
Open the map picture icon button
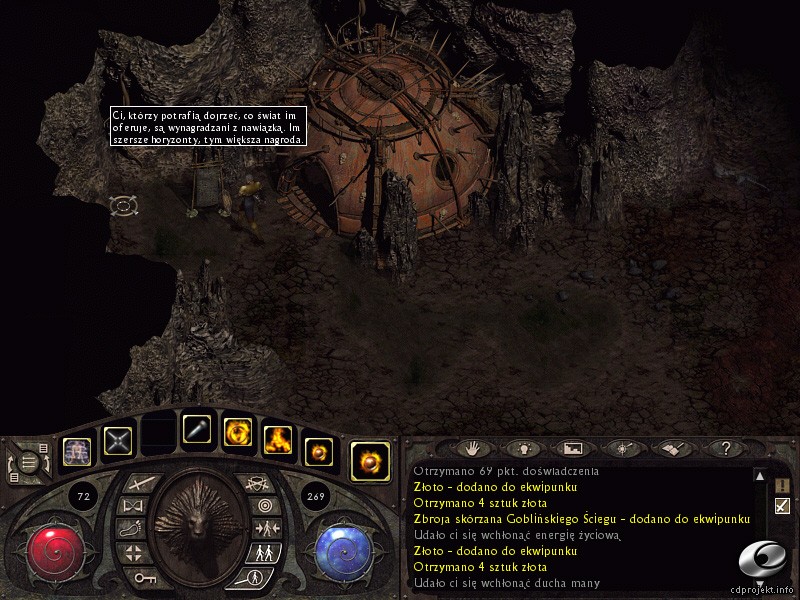tap(573, 449)
